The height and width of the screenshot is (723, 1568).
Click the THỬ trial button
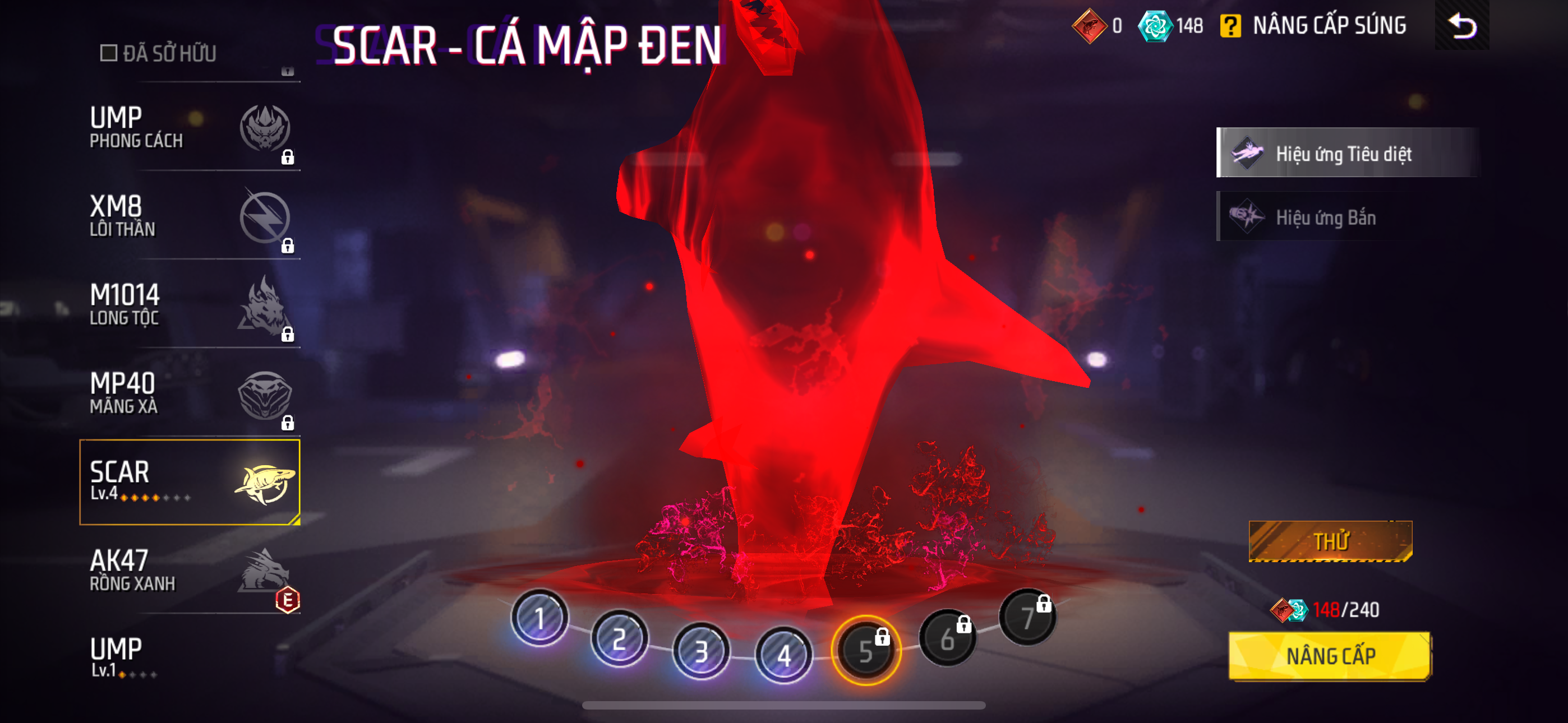pyautogui.click(x=1330, y=541)
